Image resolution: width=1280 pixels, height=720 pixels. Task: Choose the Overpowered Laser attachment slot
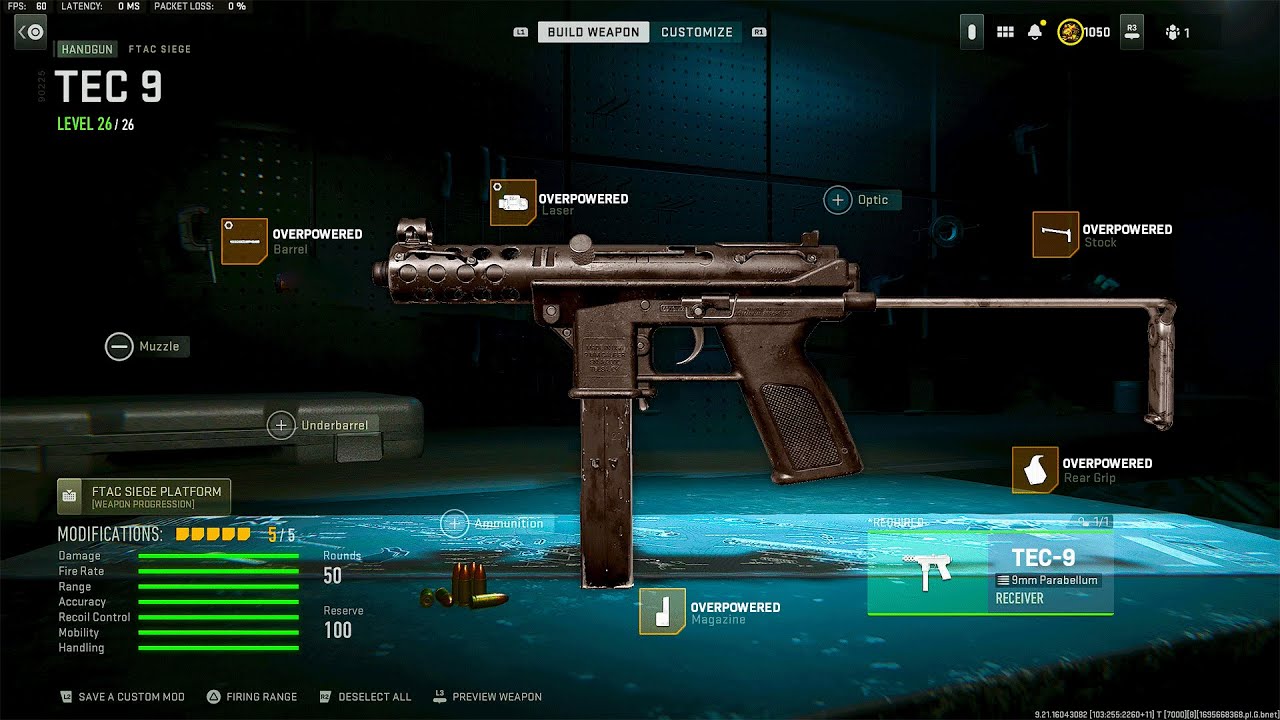(513, 203)
